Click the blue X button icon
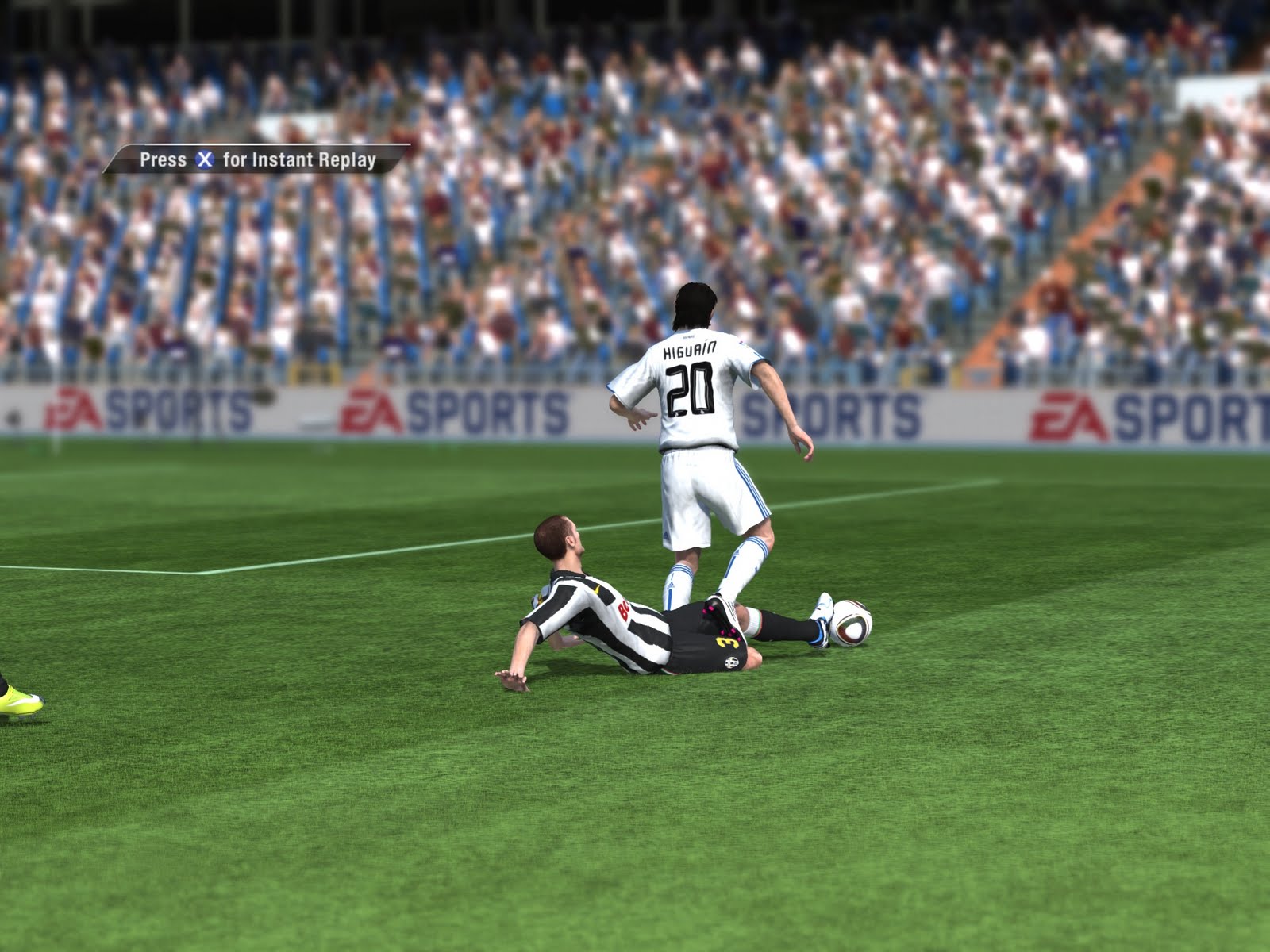The width and height of the screenshot is (1270, 952). coord(205,159)
